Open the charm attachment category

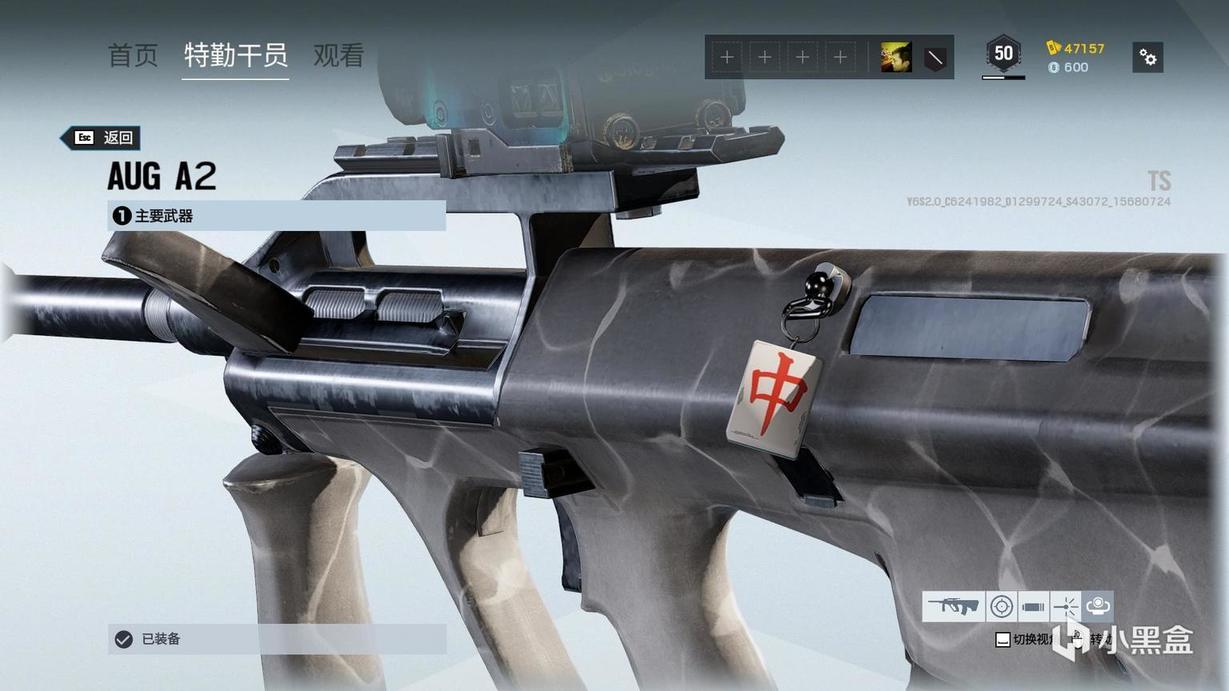coord(1097,606)
